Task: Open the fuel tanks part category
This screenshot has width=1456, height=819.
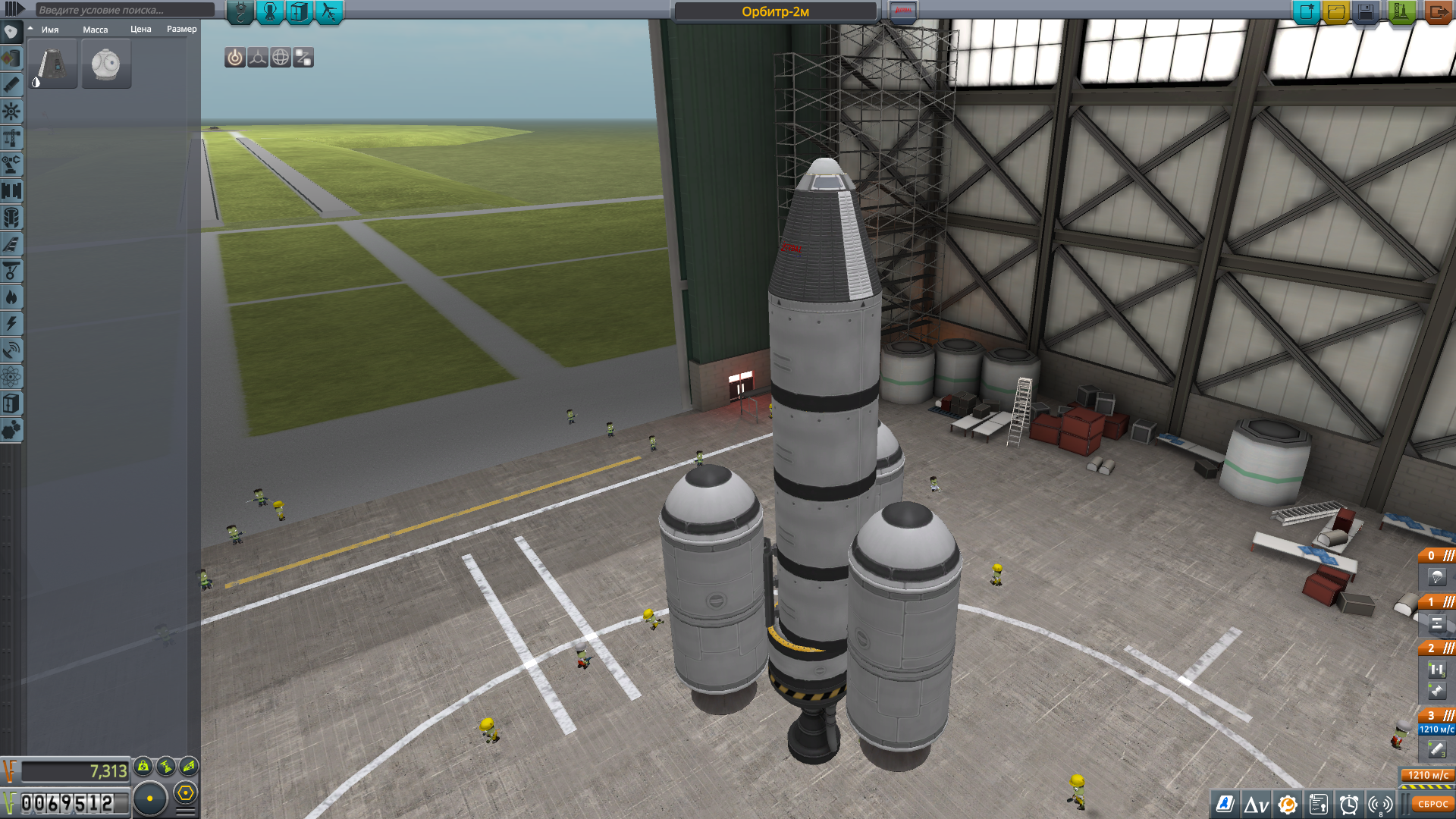Action: pos(11,58)
